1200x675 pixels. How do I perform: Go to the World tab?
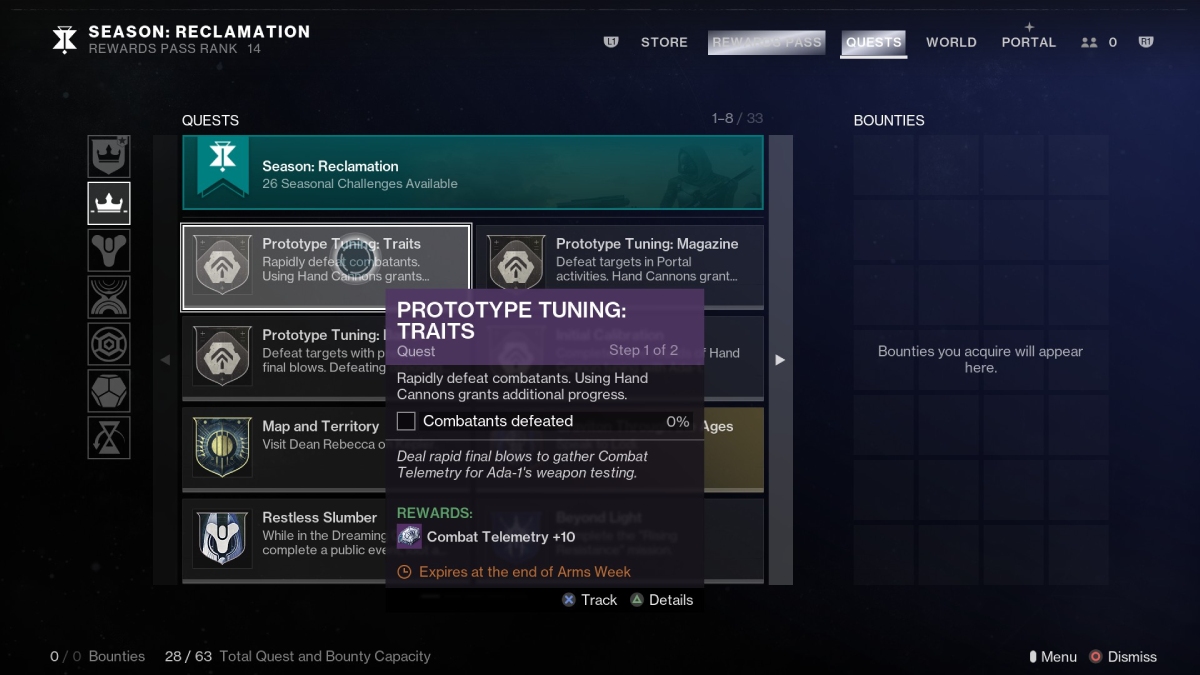tap(951, 42)
